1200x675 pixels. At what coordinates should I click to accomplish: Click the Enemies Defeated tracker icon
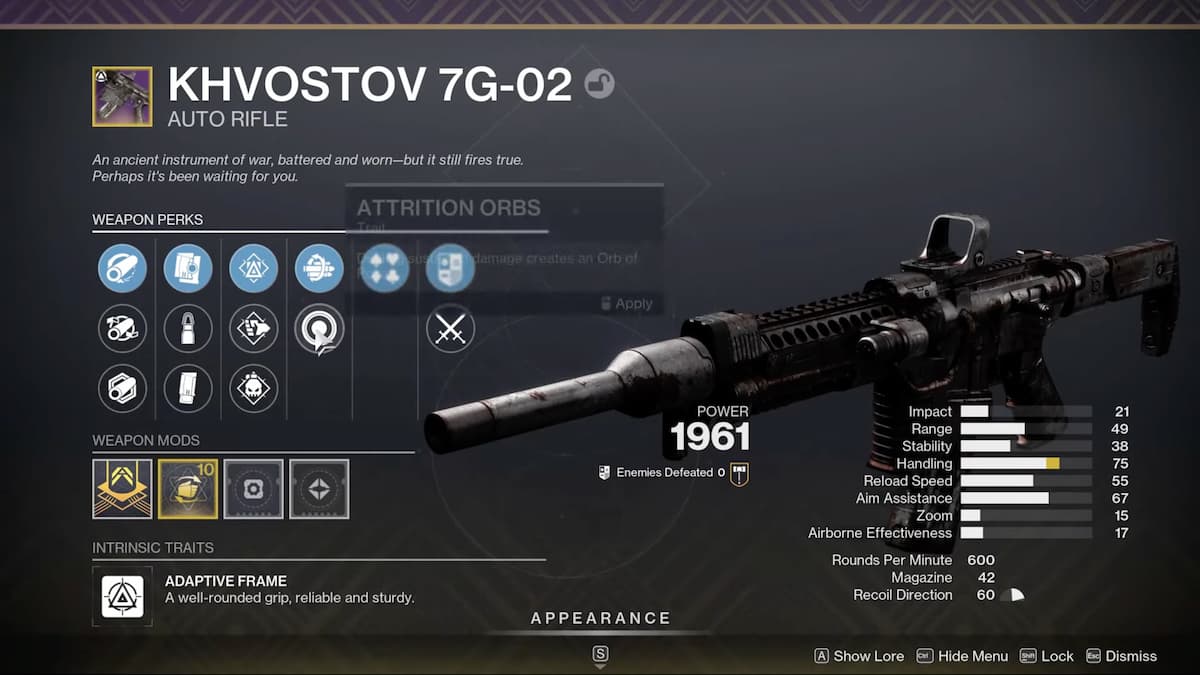pos(740,473)
